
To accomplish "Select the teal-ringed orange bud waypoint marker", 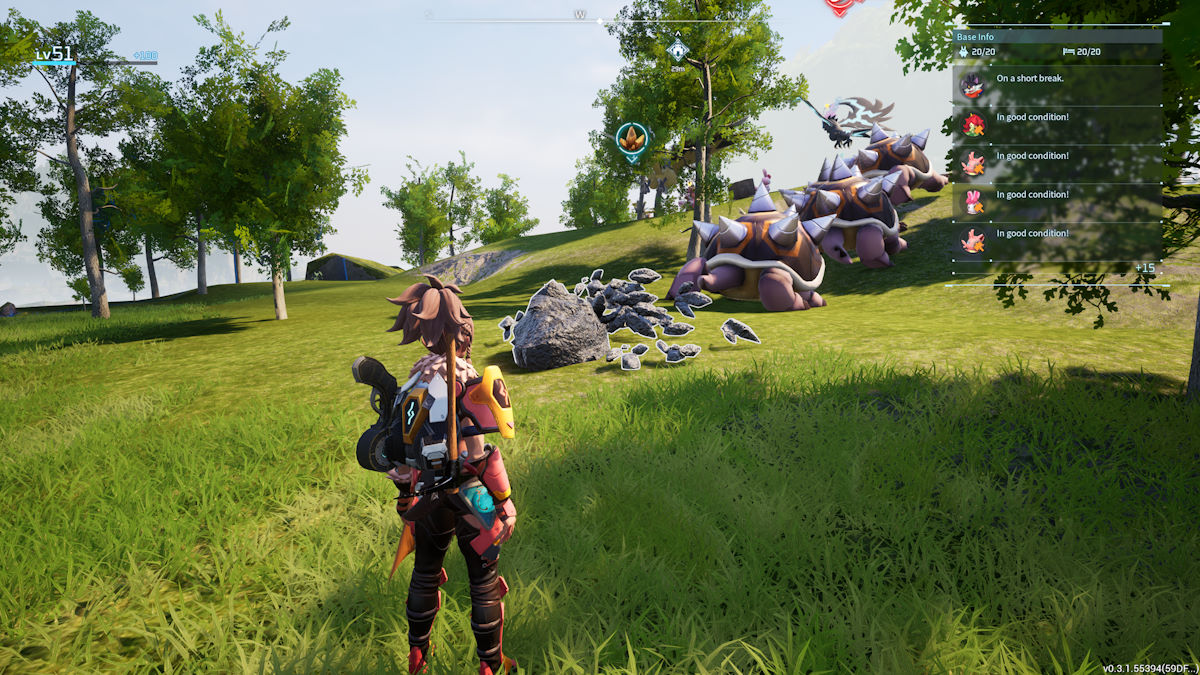I will pos(631,141).
